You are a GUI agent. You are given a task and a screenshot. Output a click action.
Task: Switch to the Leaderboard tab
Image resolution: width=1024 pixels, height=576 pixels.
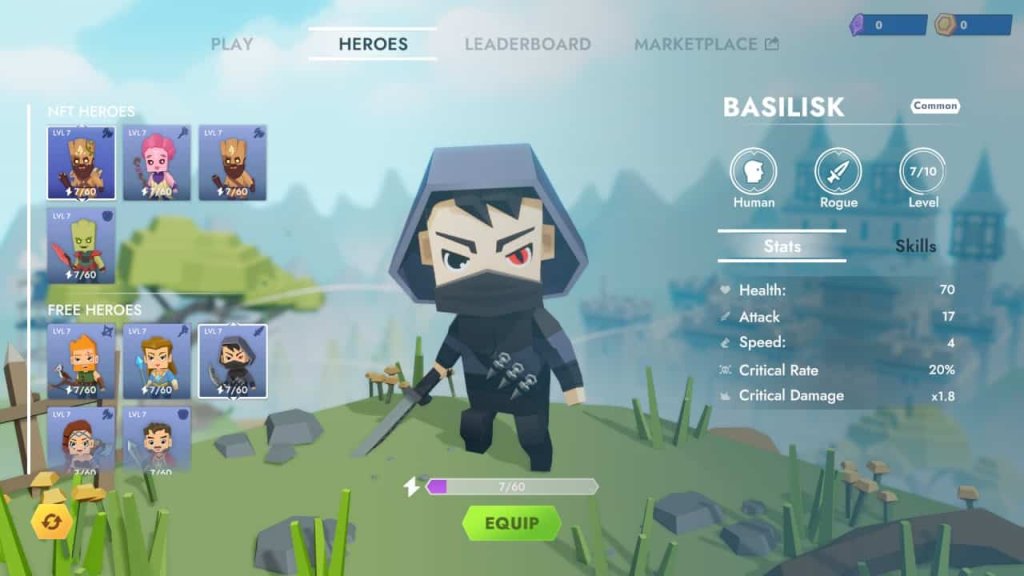[527, 44]
